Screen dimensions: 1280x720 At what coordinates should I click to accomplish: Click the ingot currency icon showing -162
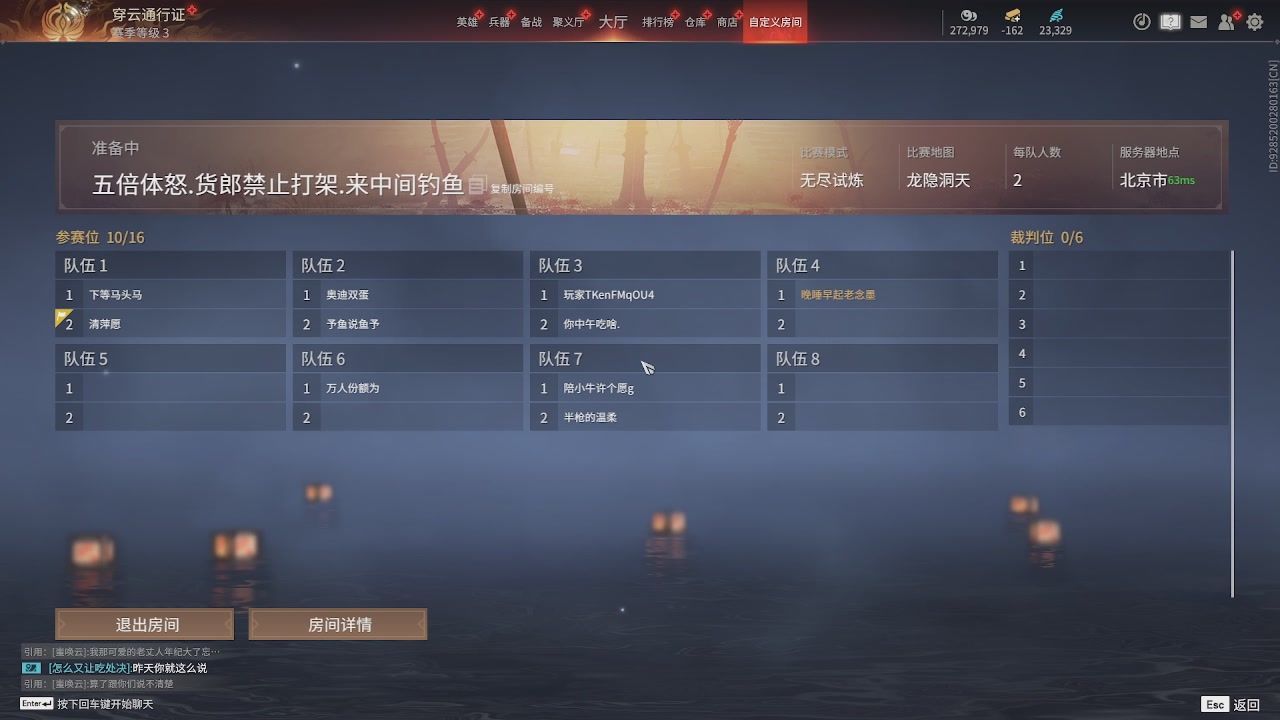(1012, 17)
